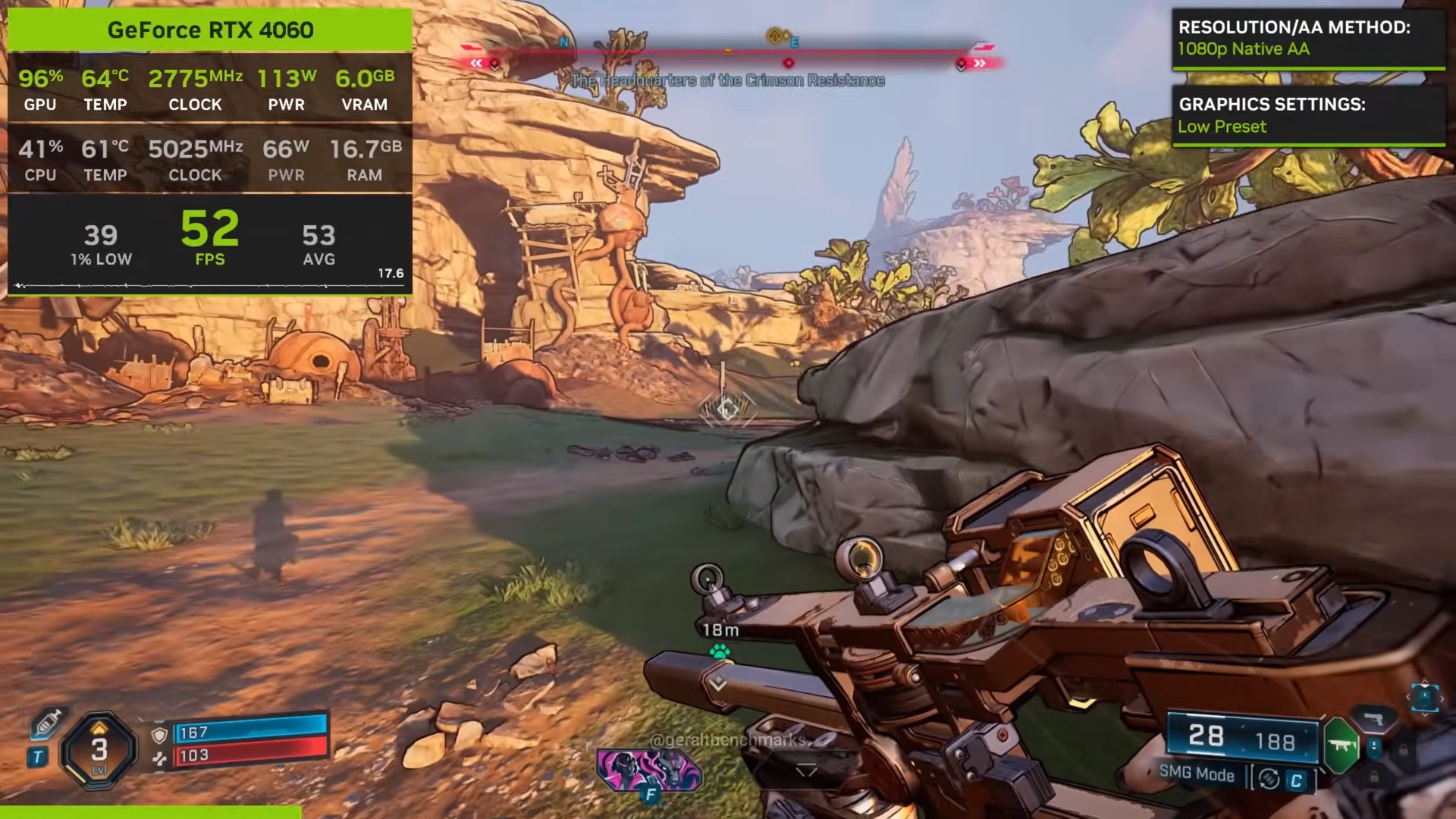Switch to the pistol weapon slot
The image size is (1456, 819).
point(1373,719)
